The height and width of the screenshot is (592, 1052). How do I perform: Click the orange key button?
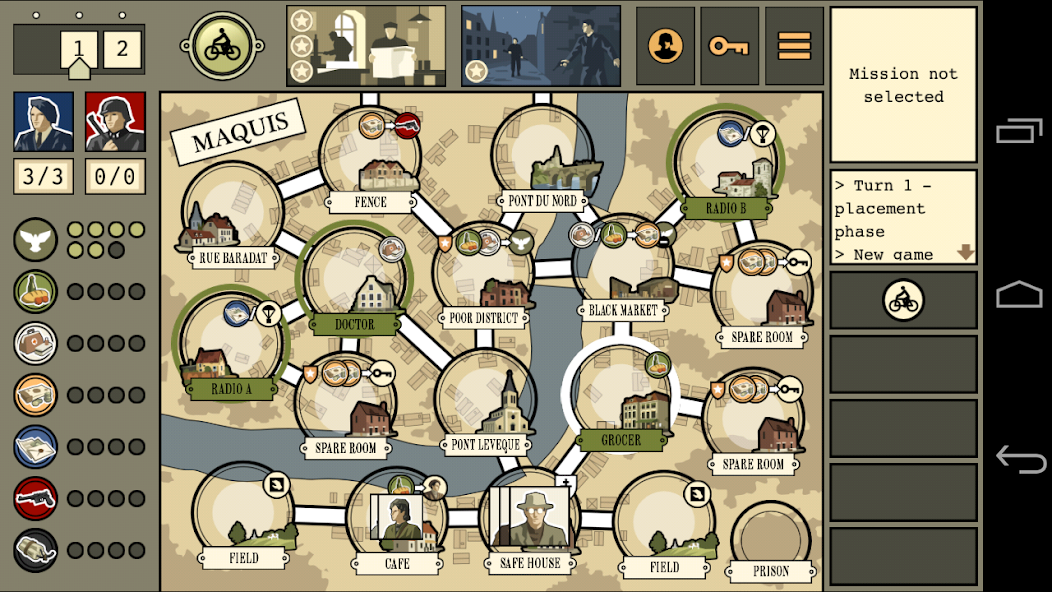[729, 46]
